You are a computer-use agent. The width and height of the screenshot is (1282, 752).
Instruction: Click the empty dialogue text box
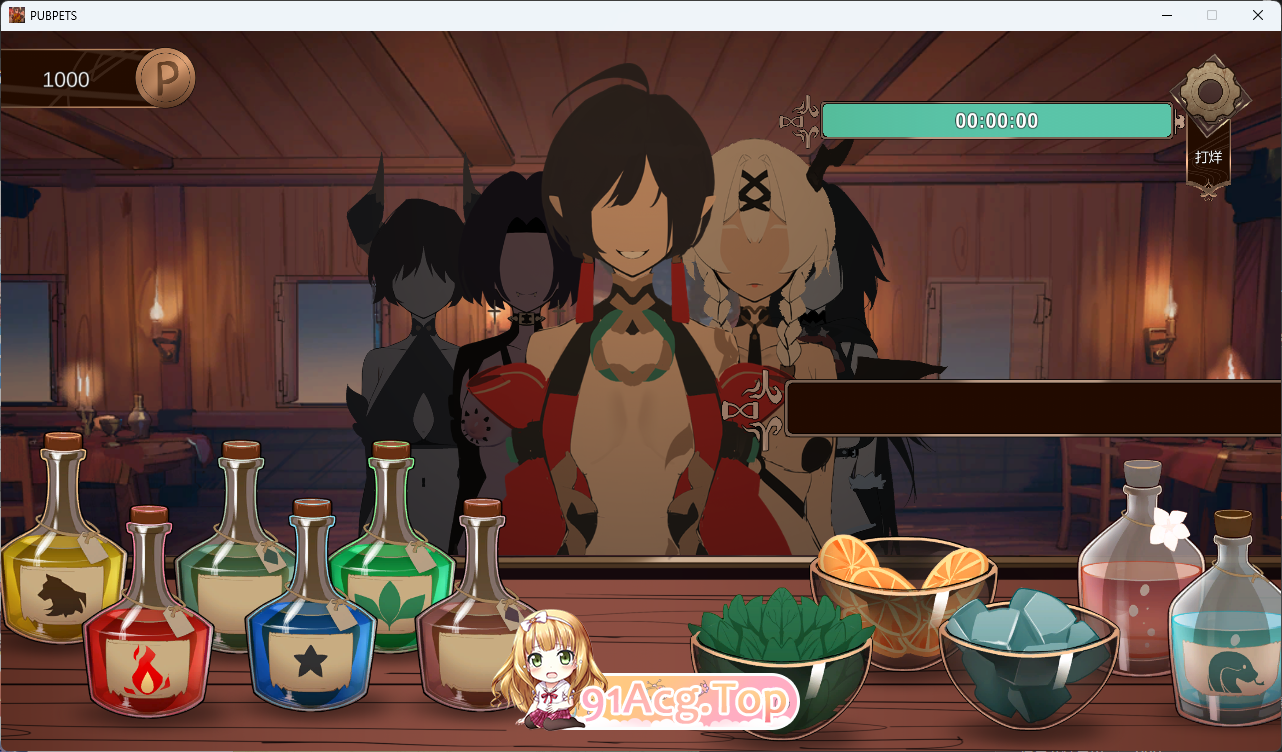click(1030, 405)
